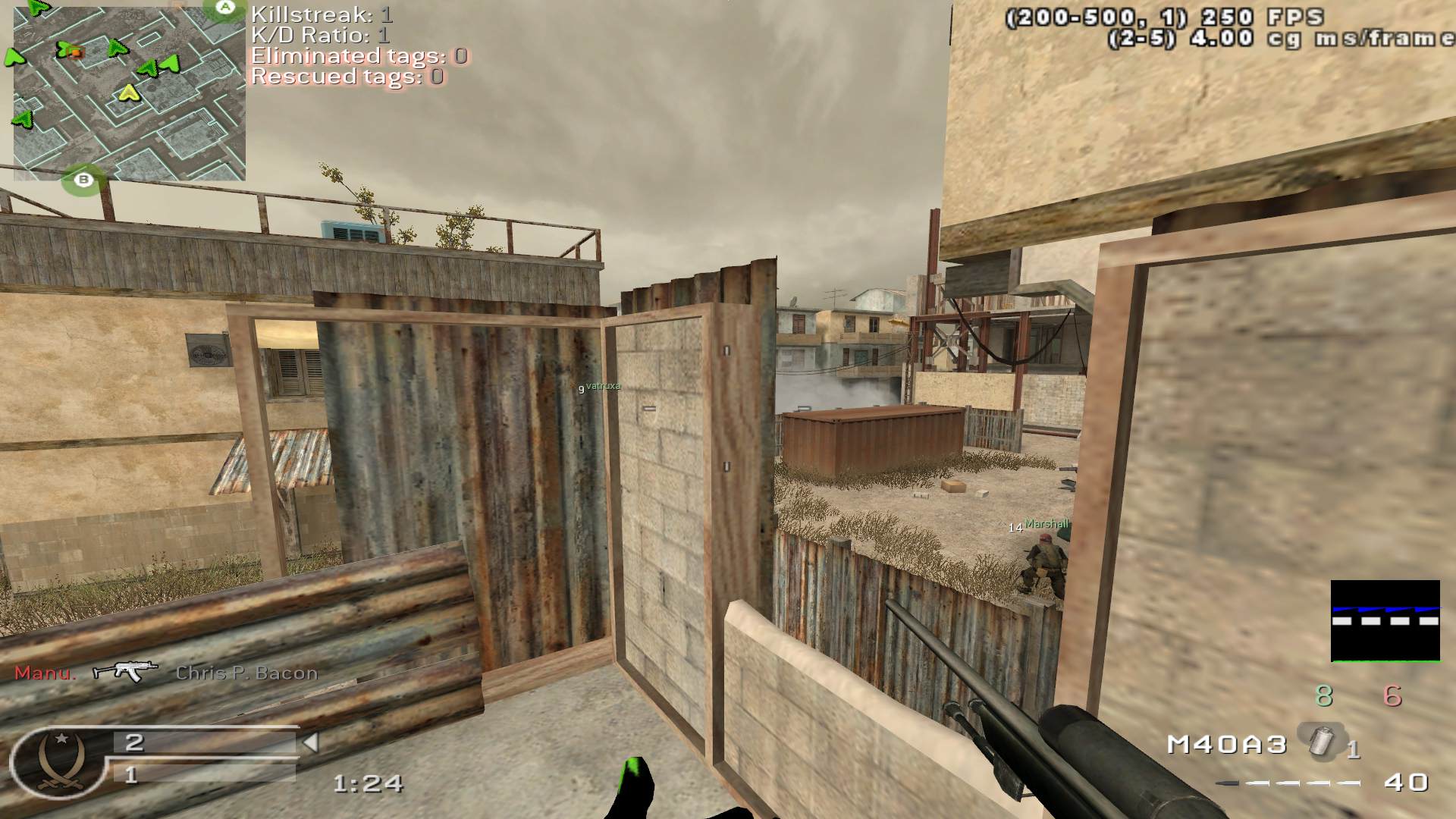The height and width of the screenshot is (819, 1456).
Task: Click the yellow player arrow on the minimap
Action: click(x=129, y=93)
